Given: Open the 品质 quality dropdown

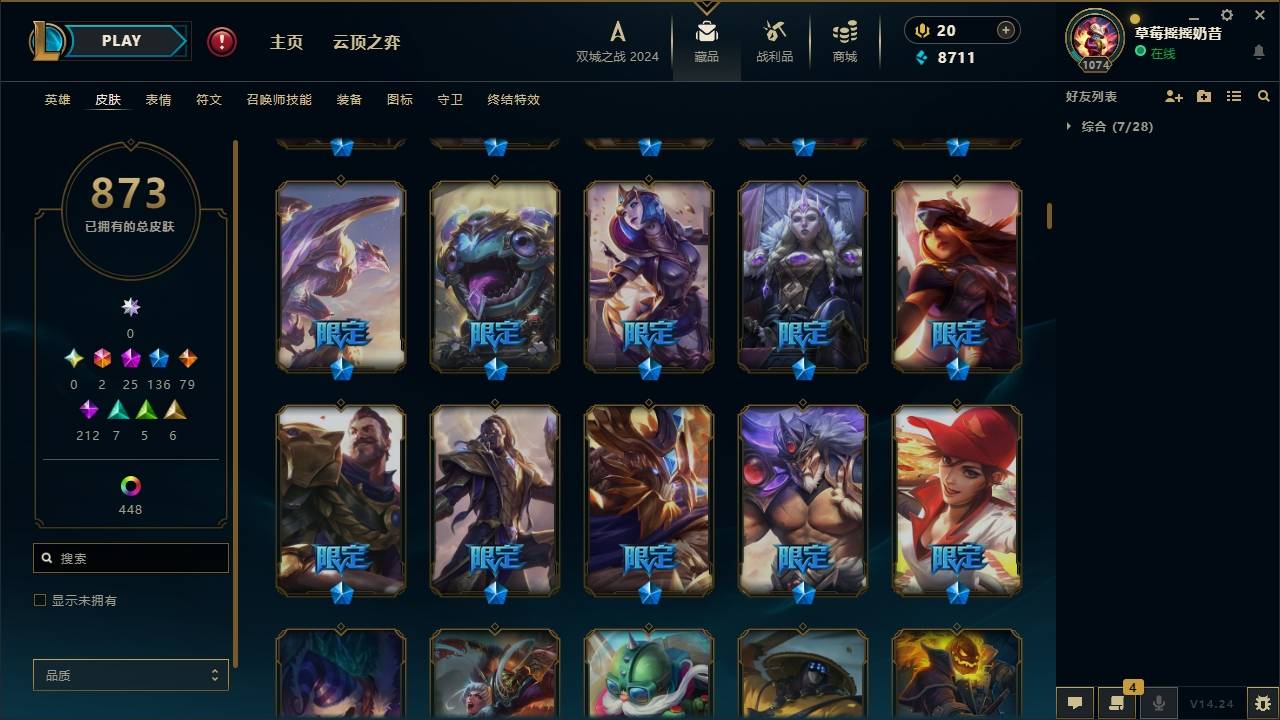Looking at the screenshot, I should pos(130,675).
